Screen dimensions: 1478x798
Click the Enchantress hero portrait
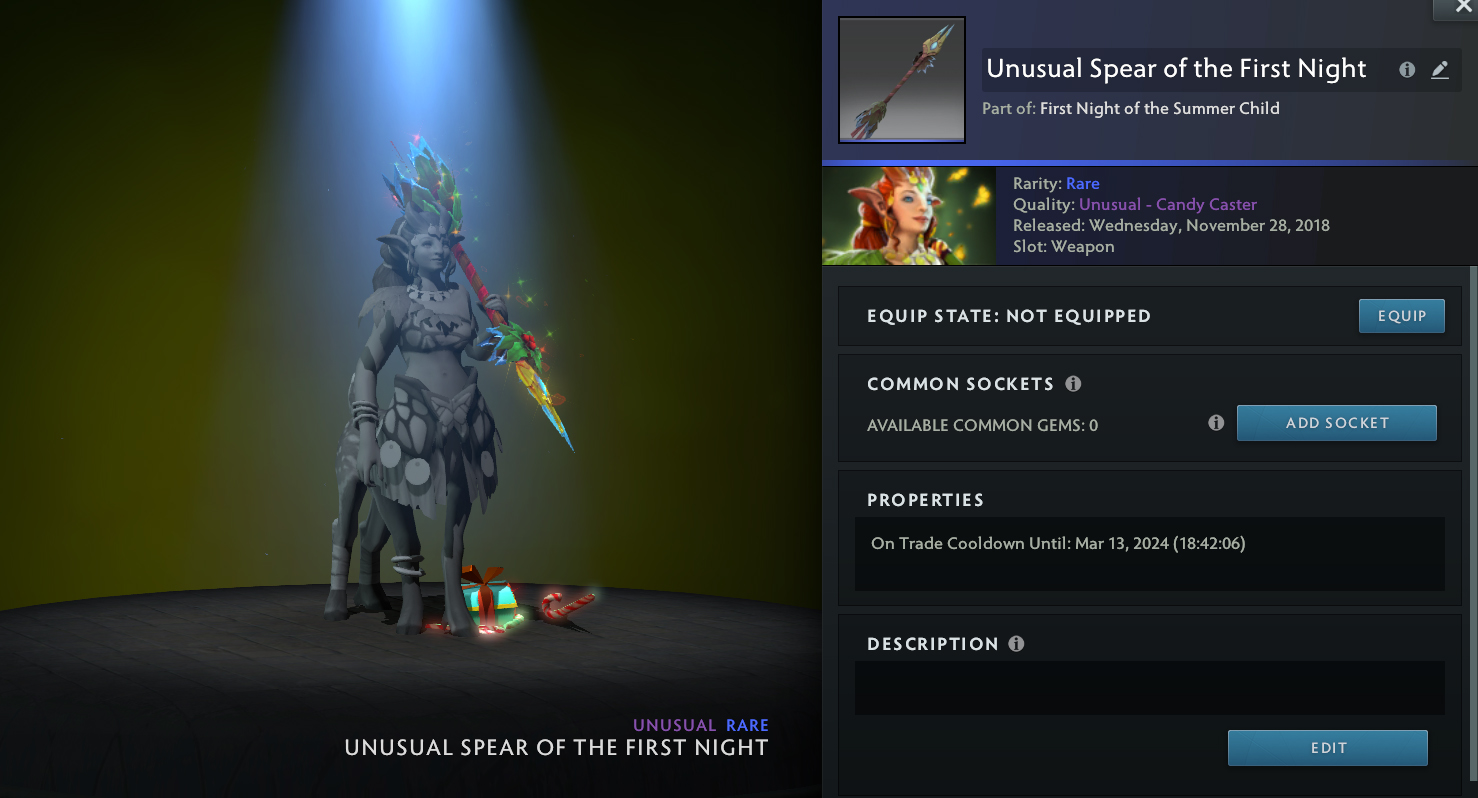click(x=908, y=216)
